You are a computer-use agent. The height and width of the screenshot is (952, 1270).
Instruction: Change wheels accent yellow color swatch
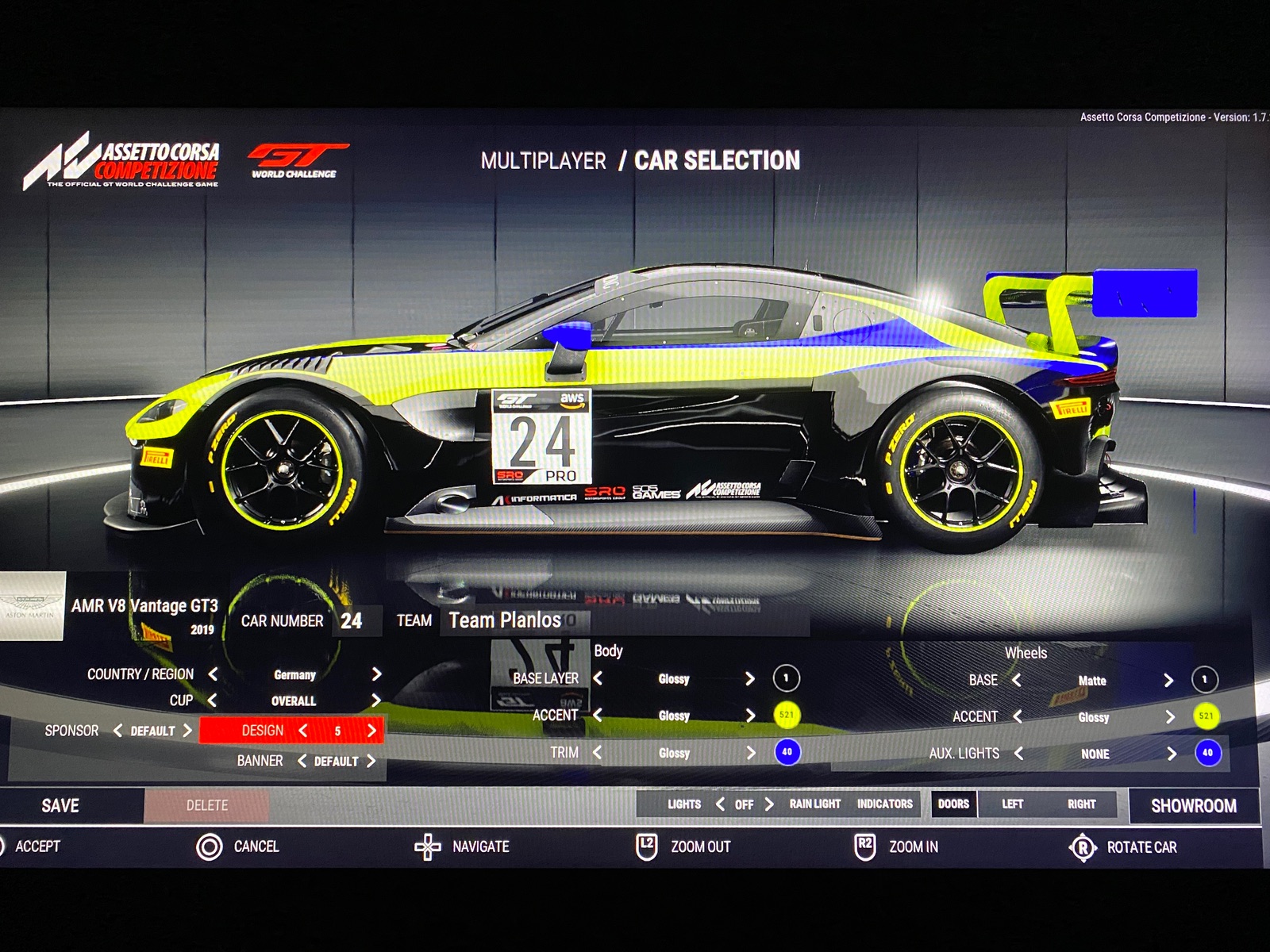(1206, 716)
